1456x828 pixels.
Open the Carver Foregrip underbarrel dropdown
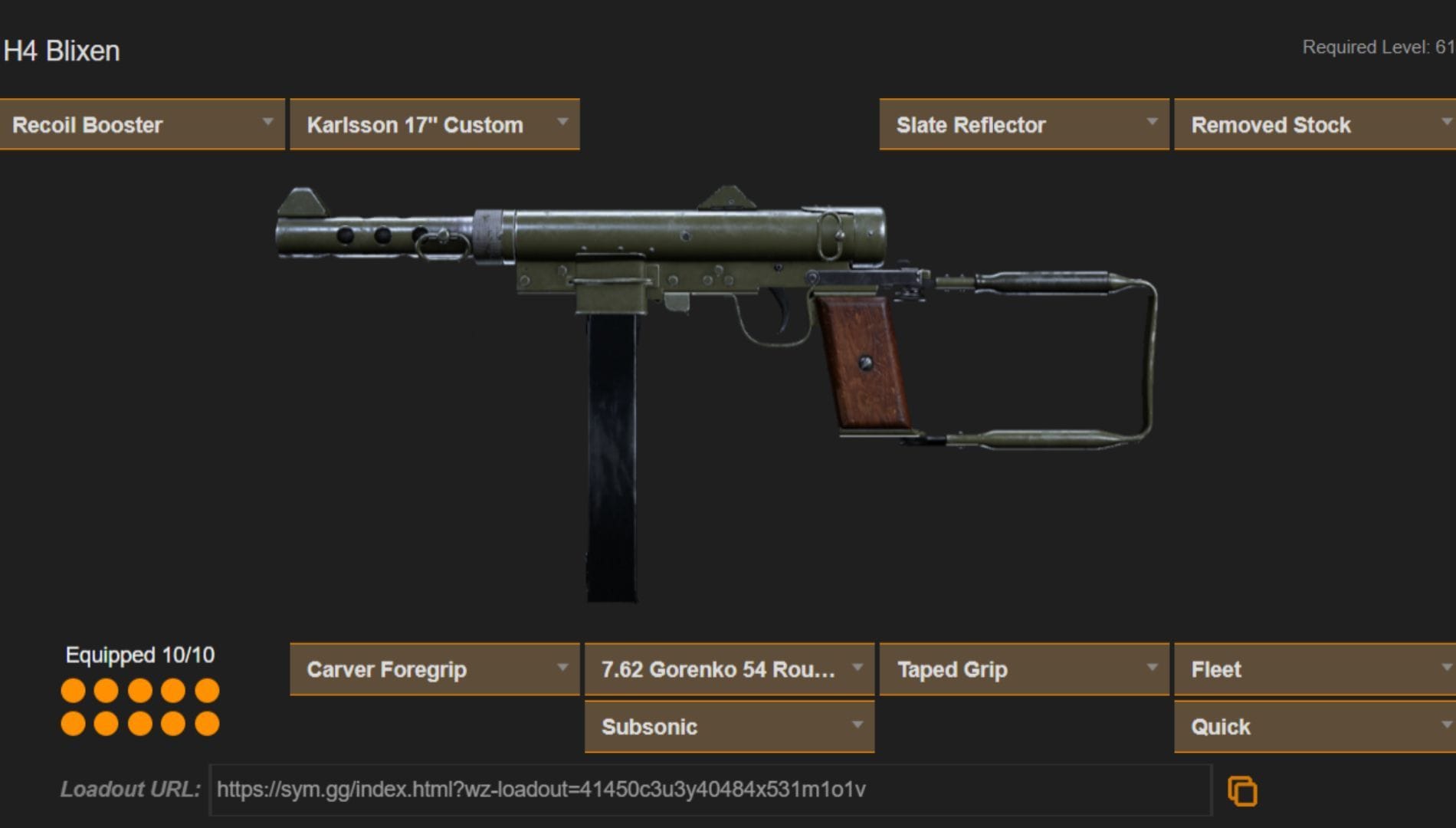coord(434,669)
